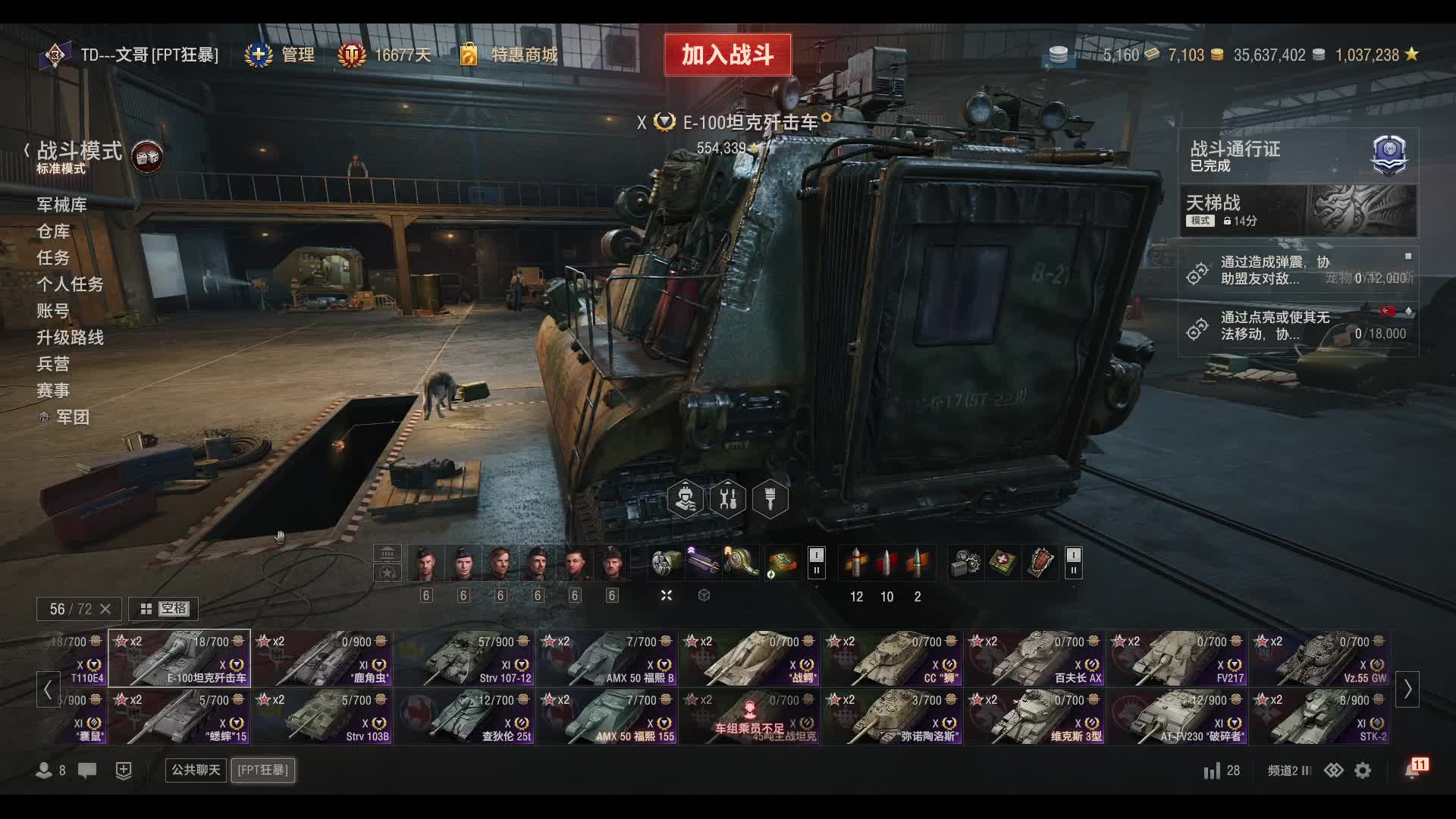Click the red 加入战斗 battle button

[x=727, y=55]
